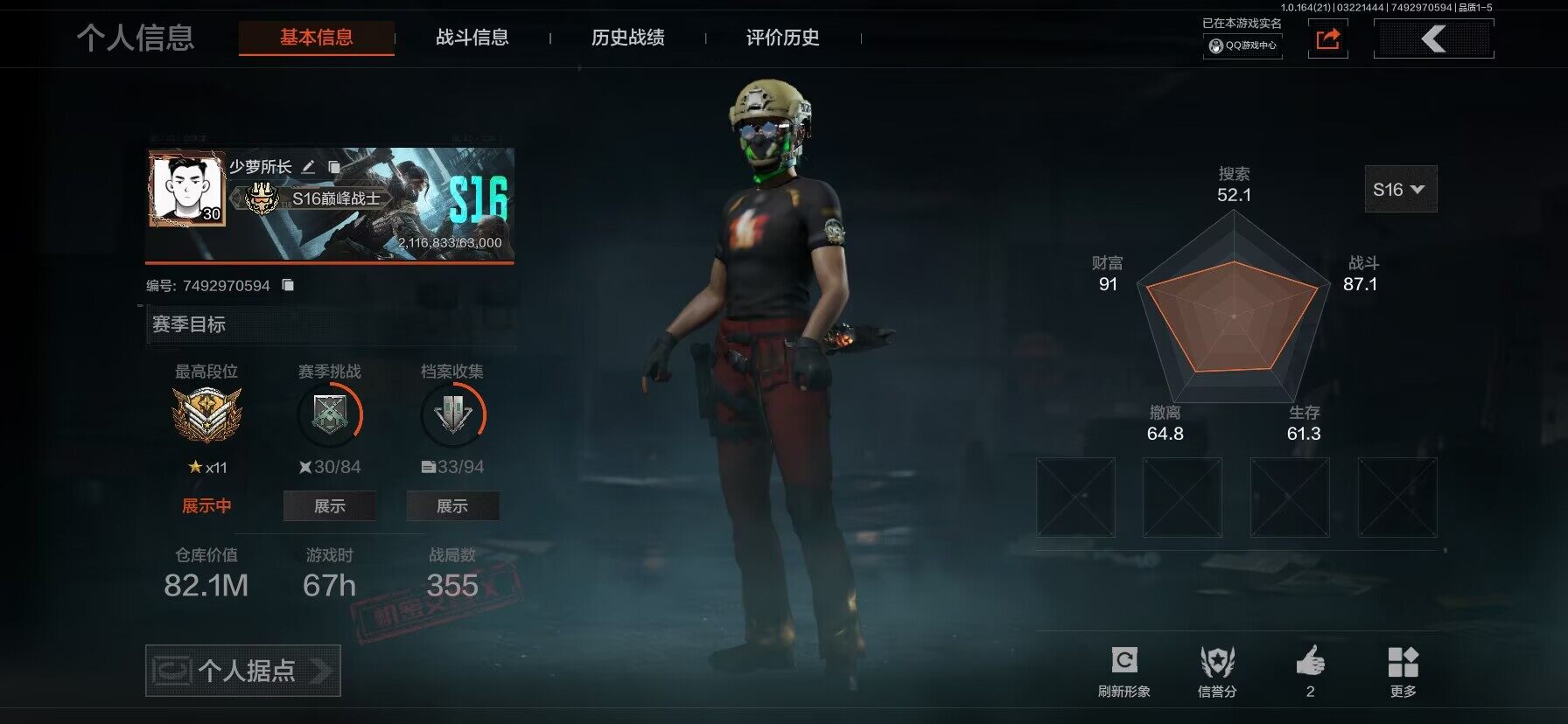Open the S16 season dropdown

coord(1400,190)
